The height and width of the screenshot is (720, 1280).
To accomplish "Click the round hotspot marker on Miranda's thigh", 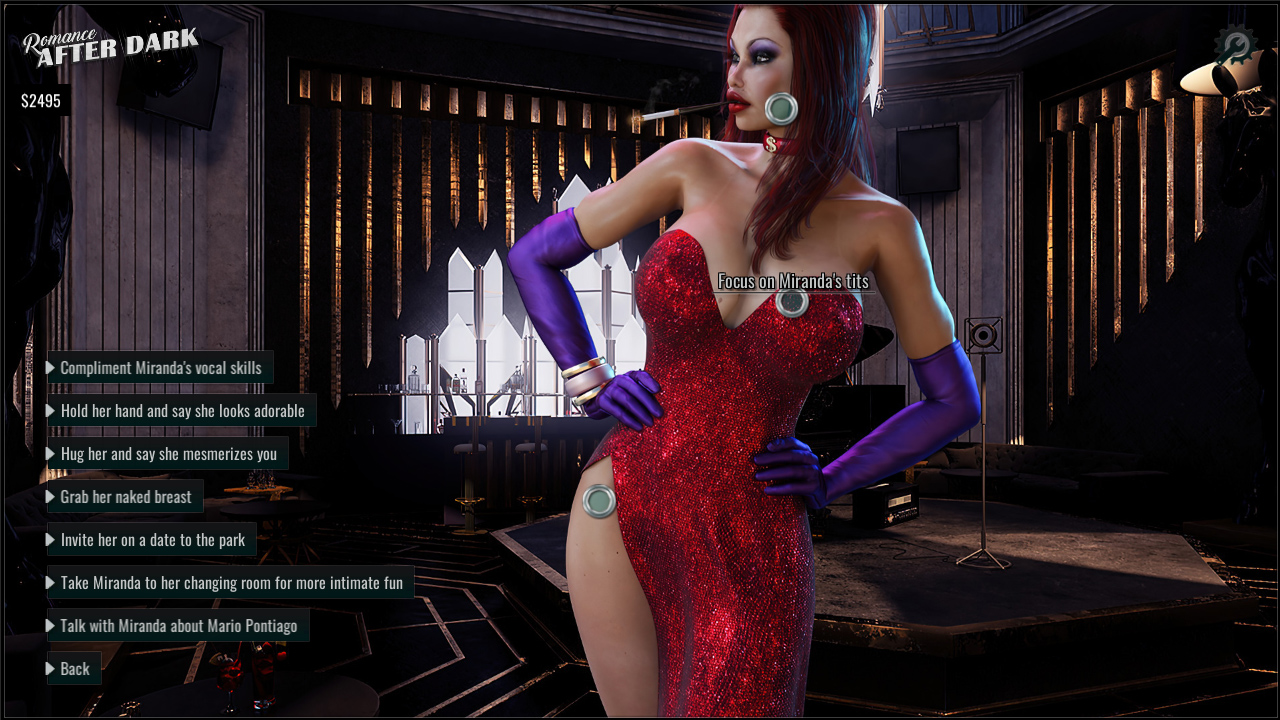I will 599,501.
